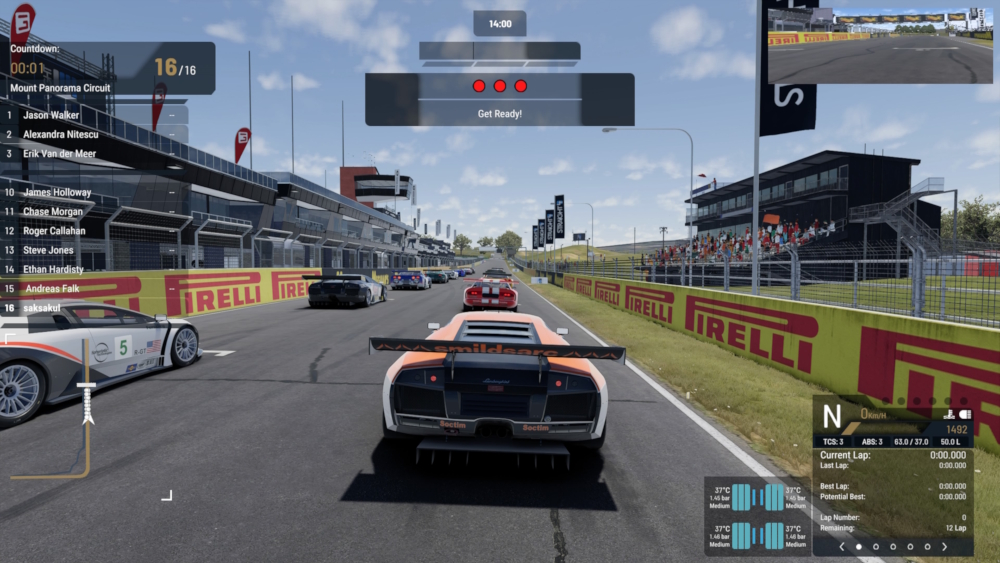Go to the previous timing panel page
Image resolution: width=1000 pixels, height=563 pixels.
coord(841,547)
